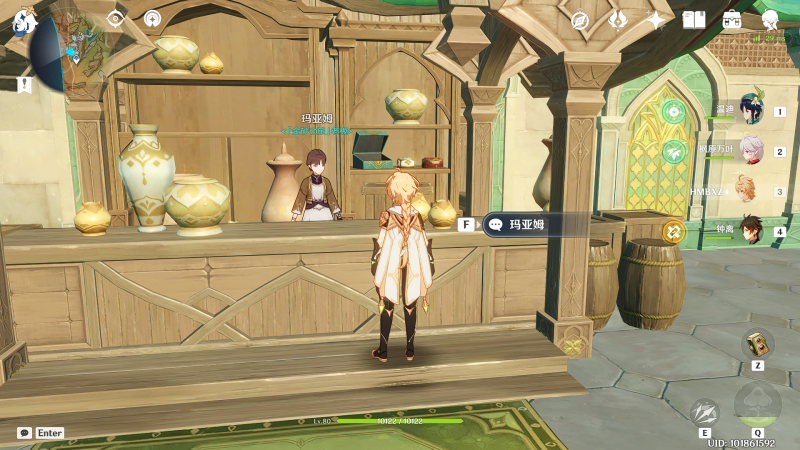Screen dimensions: 800x450
Task: Open the winged Battle Pass icon
Action: pyautogui.click(x=618, y=20)
